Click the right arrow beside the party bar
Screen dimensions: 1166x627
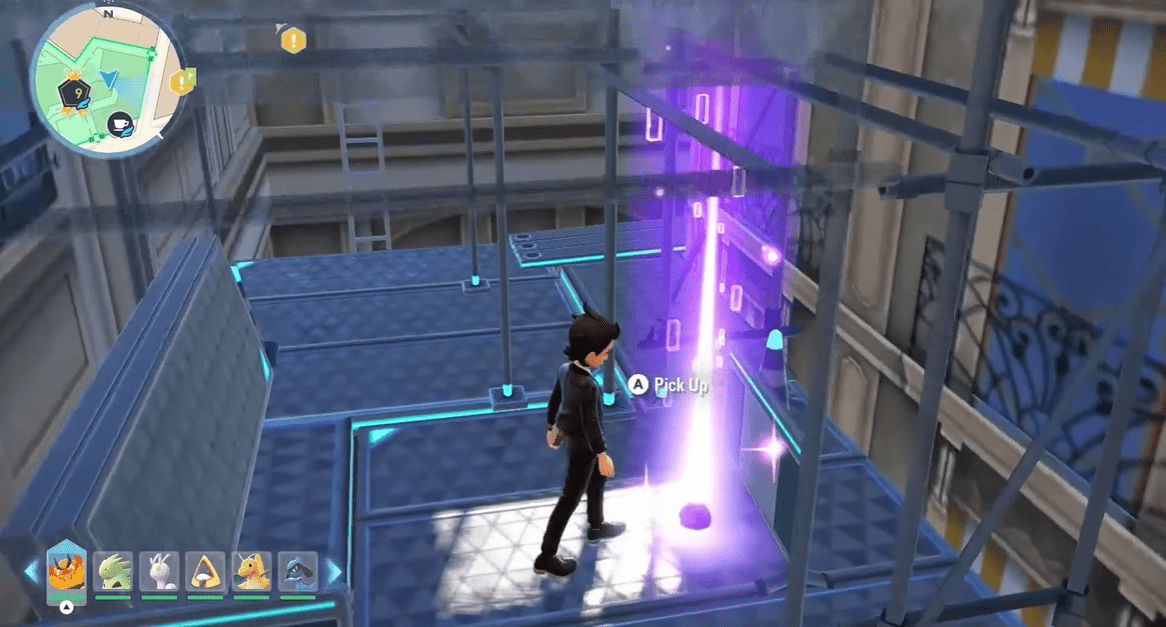click(333, 572)
